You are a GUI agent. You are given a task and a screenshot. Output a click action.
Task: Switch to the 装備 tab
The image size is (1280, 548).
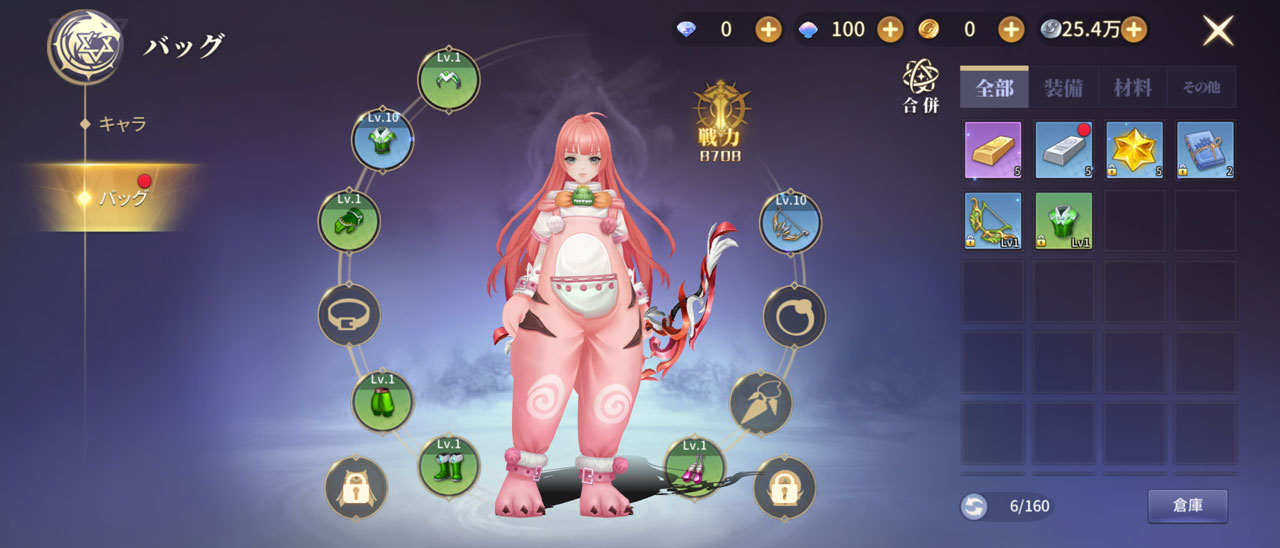click(x=1063, y=88)
